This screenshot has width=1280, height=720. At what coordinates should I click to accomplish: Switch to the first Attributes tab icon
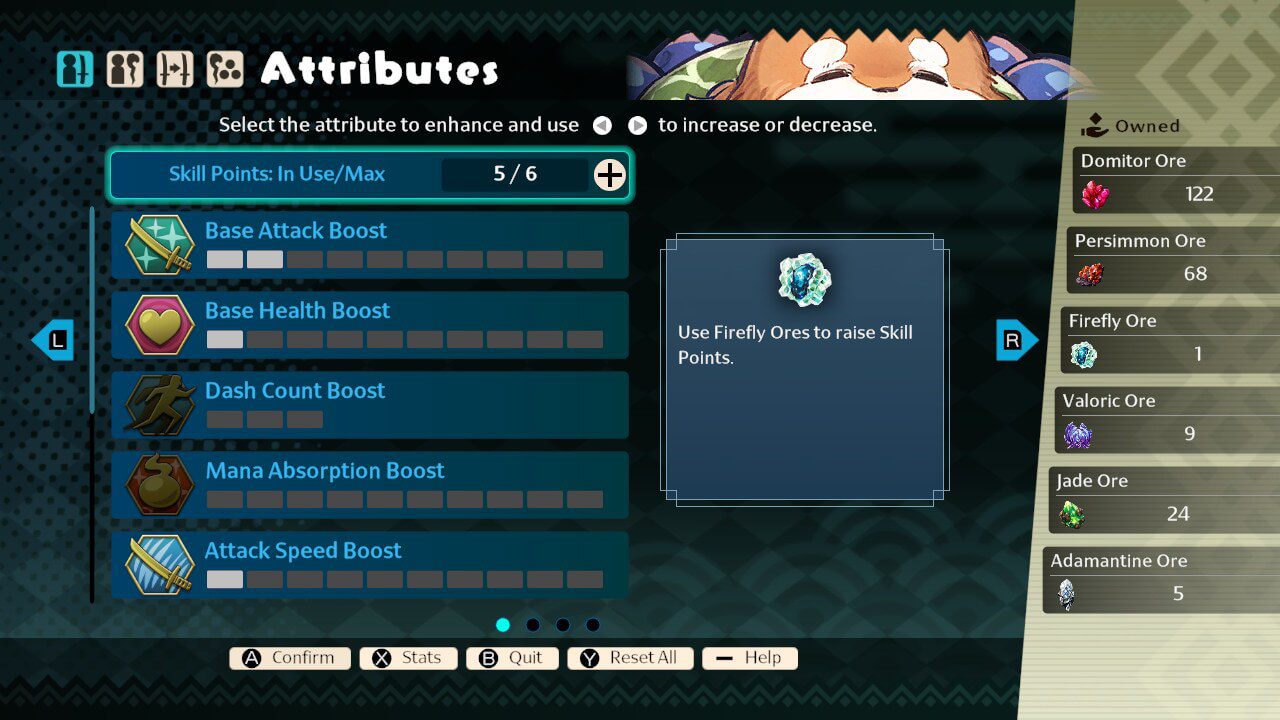coord(75,70)
